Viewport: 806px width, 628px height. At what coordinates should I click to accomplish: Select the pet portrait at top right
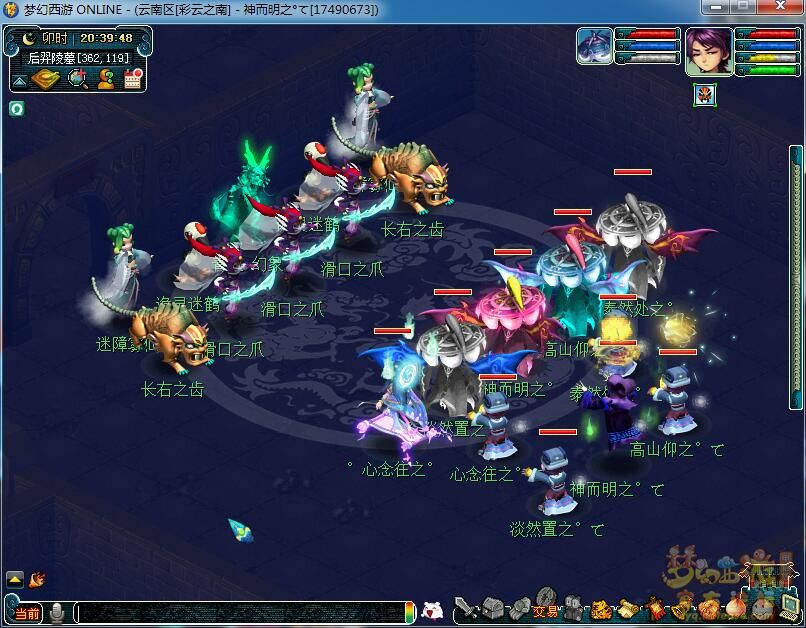click(x=594, y=47)
